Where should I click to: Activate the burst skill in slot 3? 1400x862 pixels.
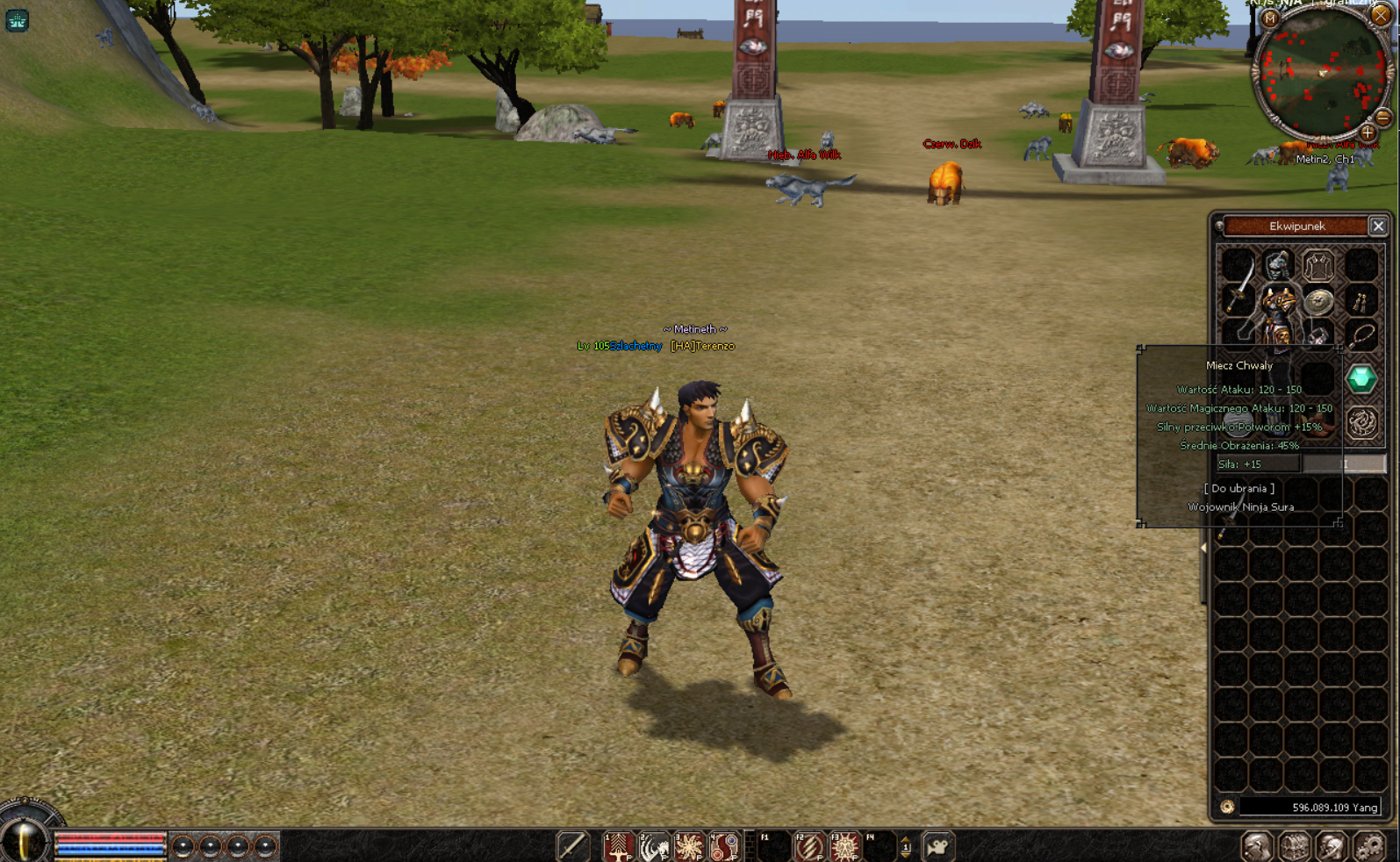point(690,847)
